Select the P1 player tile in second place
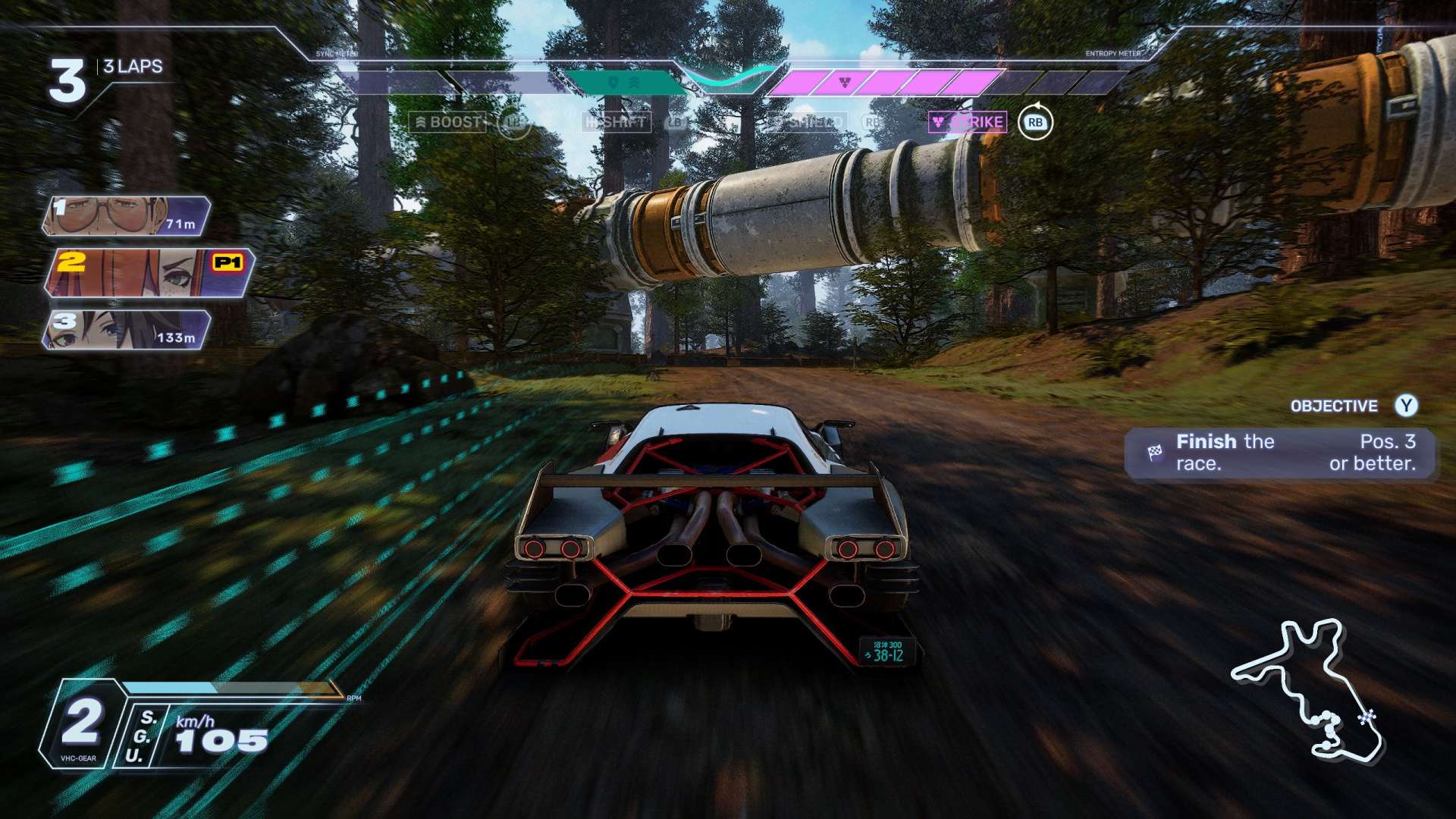The width and height of the screenshot is (1456, 819). point(149,272)
